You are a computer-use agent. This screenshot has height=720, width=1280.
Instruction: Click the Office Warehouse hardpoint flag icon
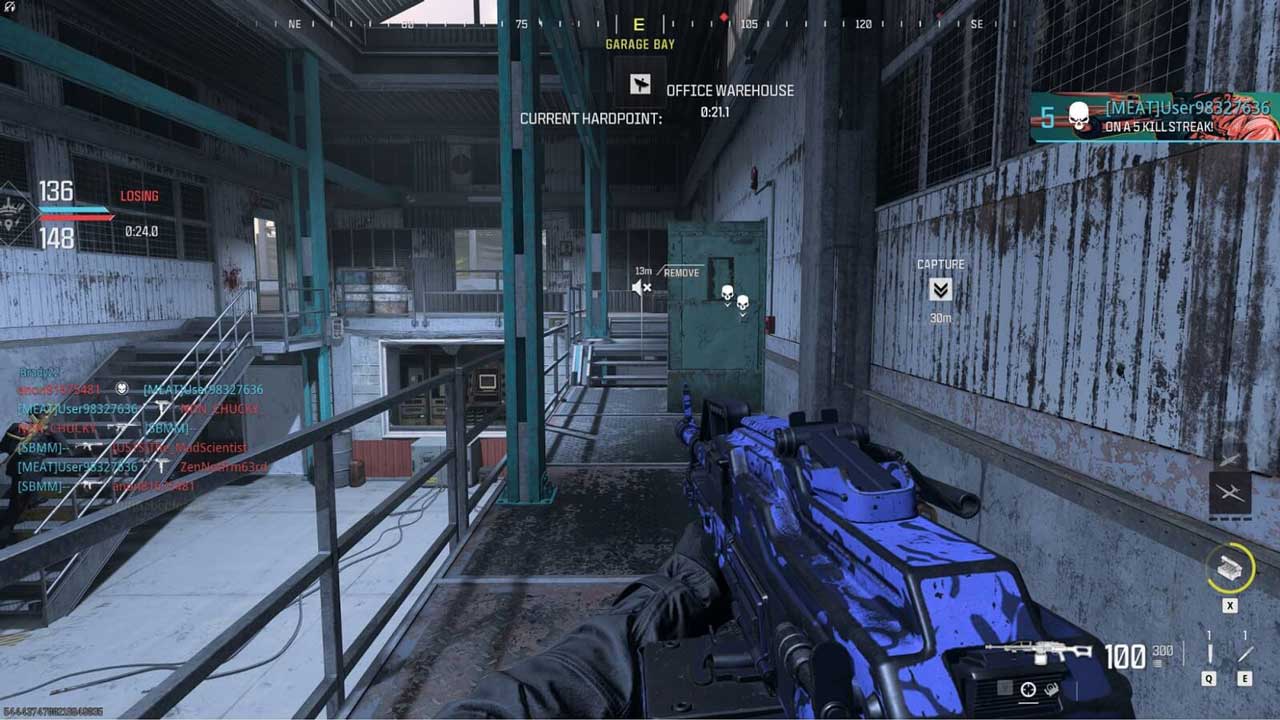point(640,86)
